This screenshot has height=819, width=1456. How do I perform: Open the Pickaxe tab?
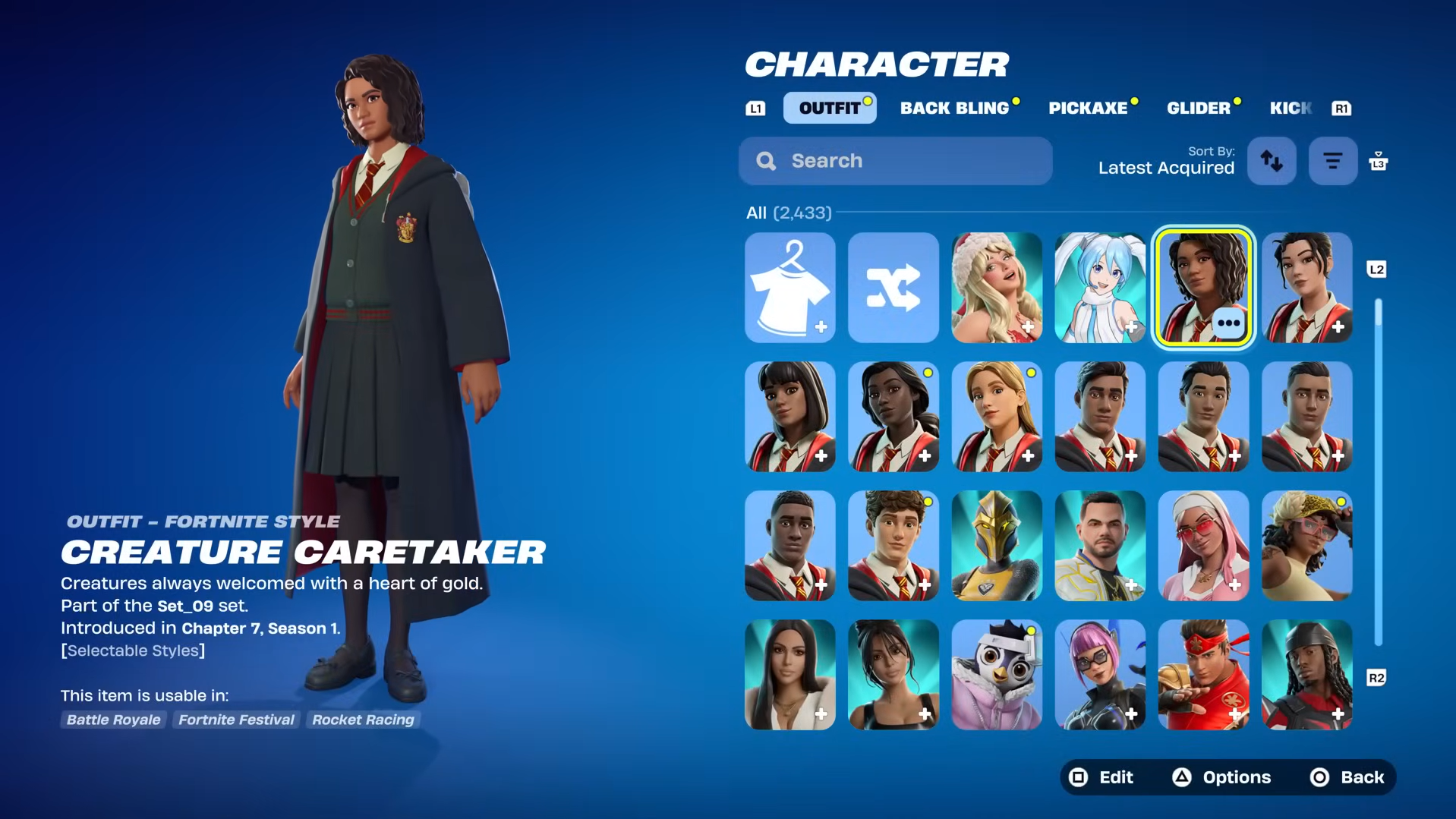point(1088,108)
